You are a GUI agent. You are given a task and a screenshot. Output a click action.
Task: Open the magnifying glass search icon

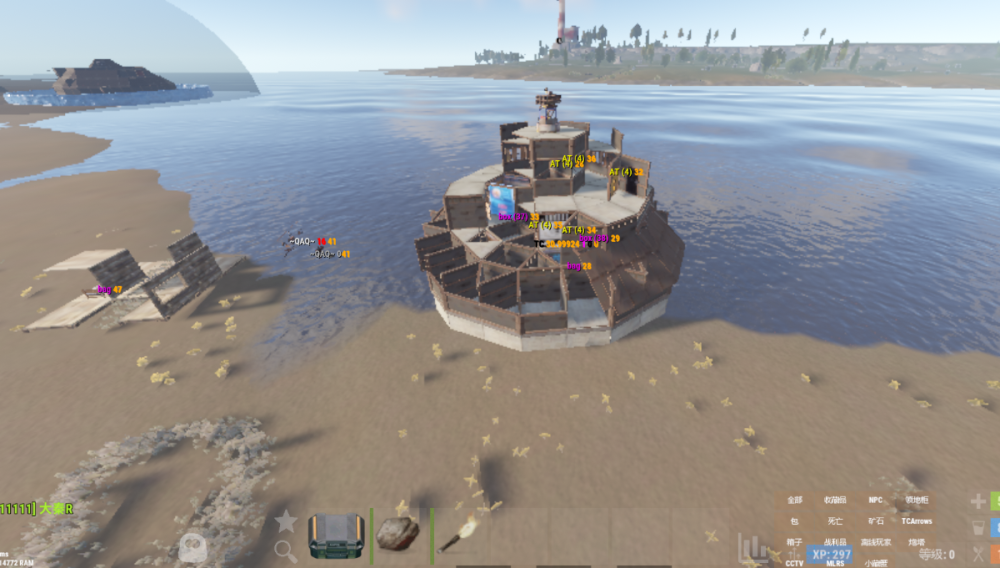point(286,549)
